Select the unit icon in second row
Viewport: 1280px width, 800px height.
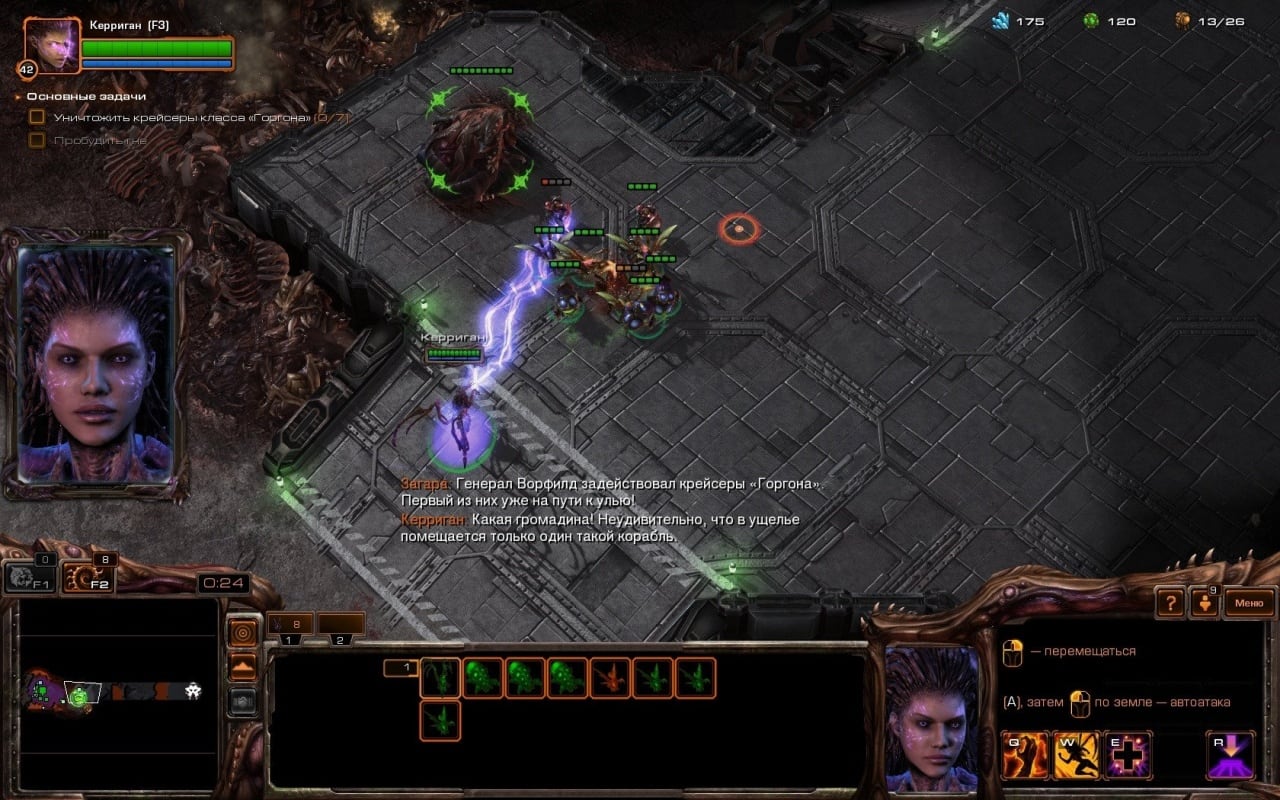[x=440, y=720]
